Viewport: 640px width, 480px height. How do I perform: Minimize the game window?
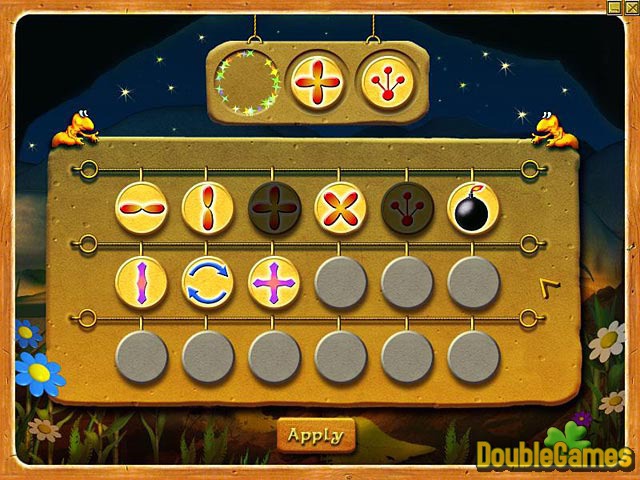click(x=614, y=7)
